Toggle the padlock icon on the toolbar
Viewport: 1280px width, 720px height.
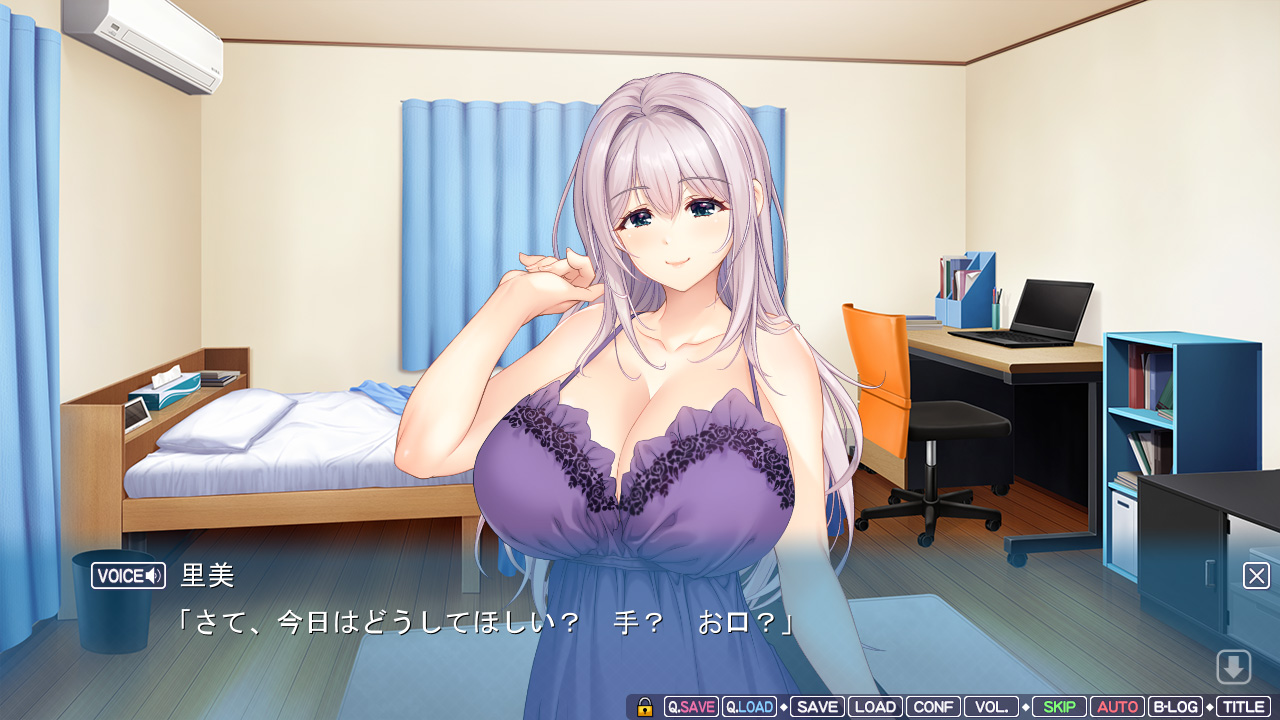645,707
